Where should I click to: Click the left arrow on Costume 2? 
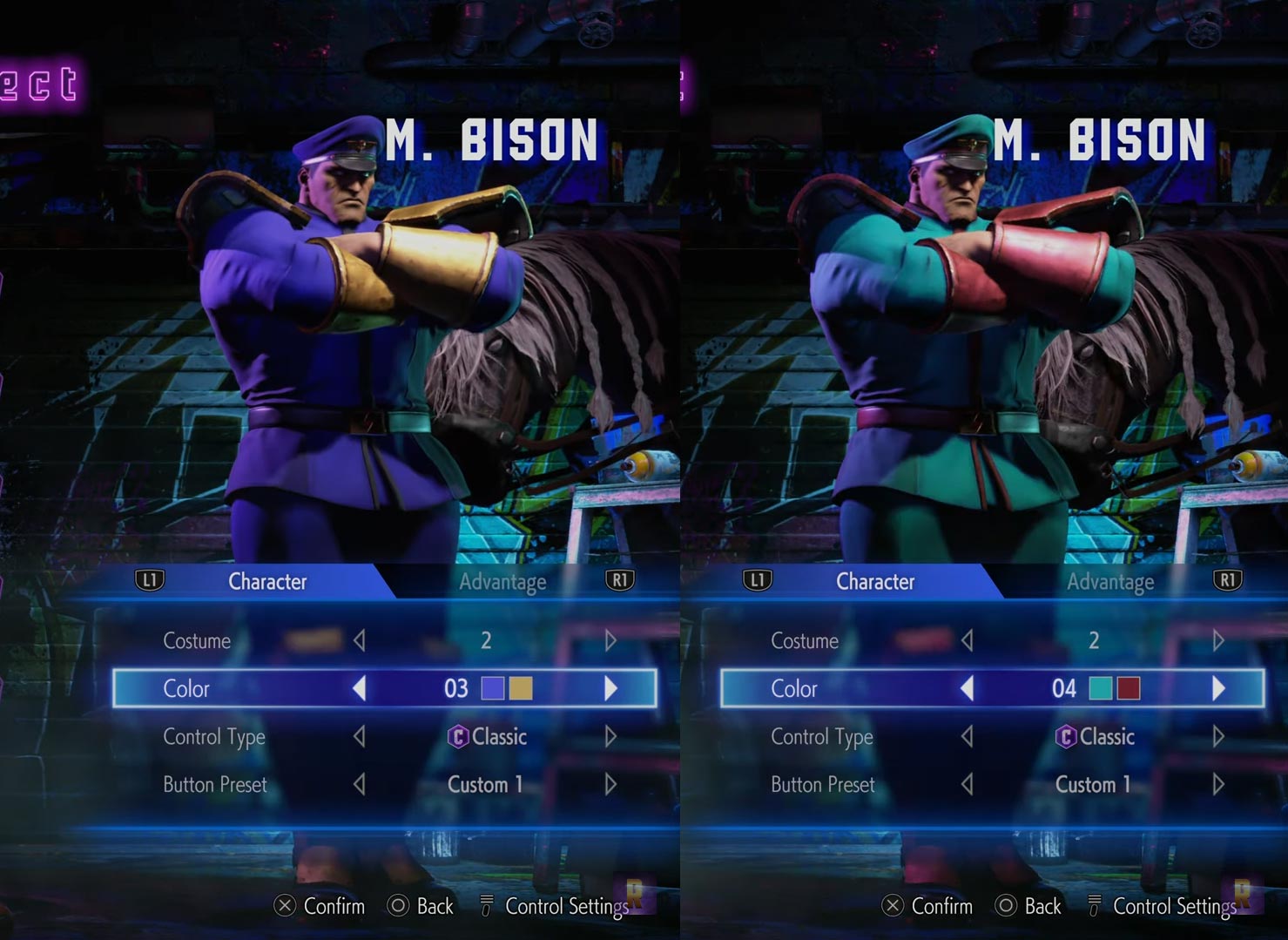coord(359,640)
